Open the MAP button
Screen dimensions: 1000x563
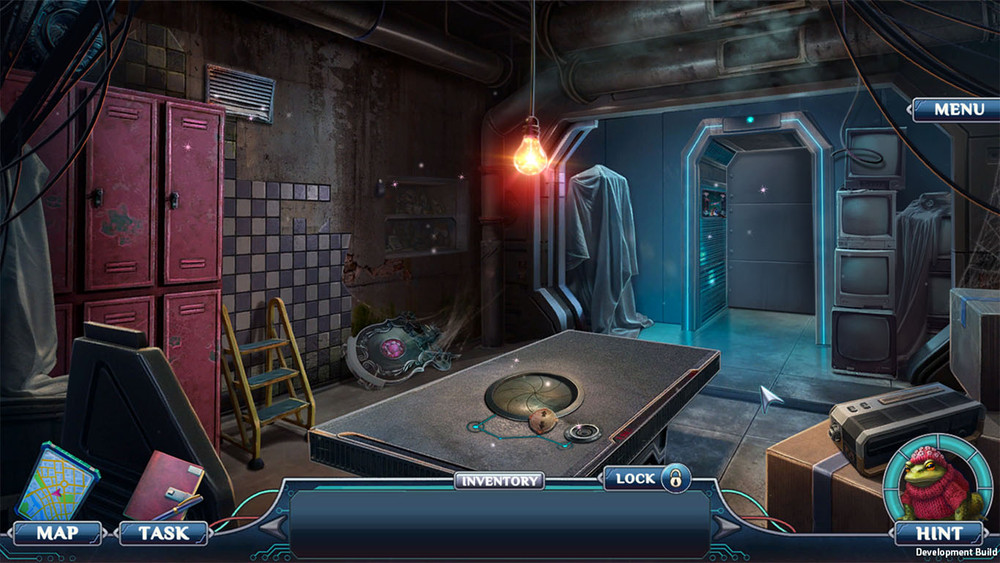[57, 533]
